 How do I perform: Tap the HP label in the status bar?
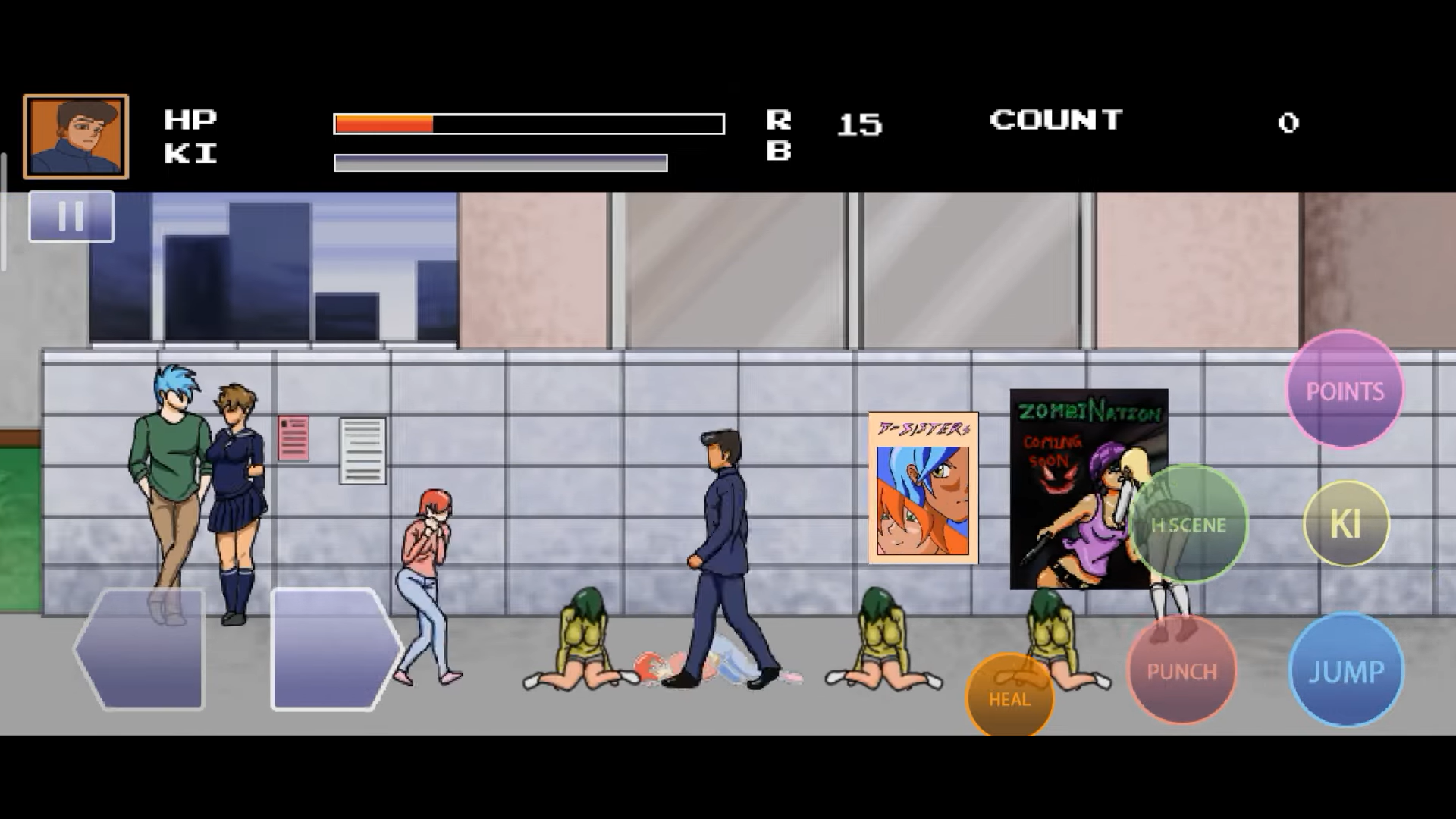pyautogui.click(x=191, y=118)
